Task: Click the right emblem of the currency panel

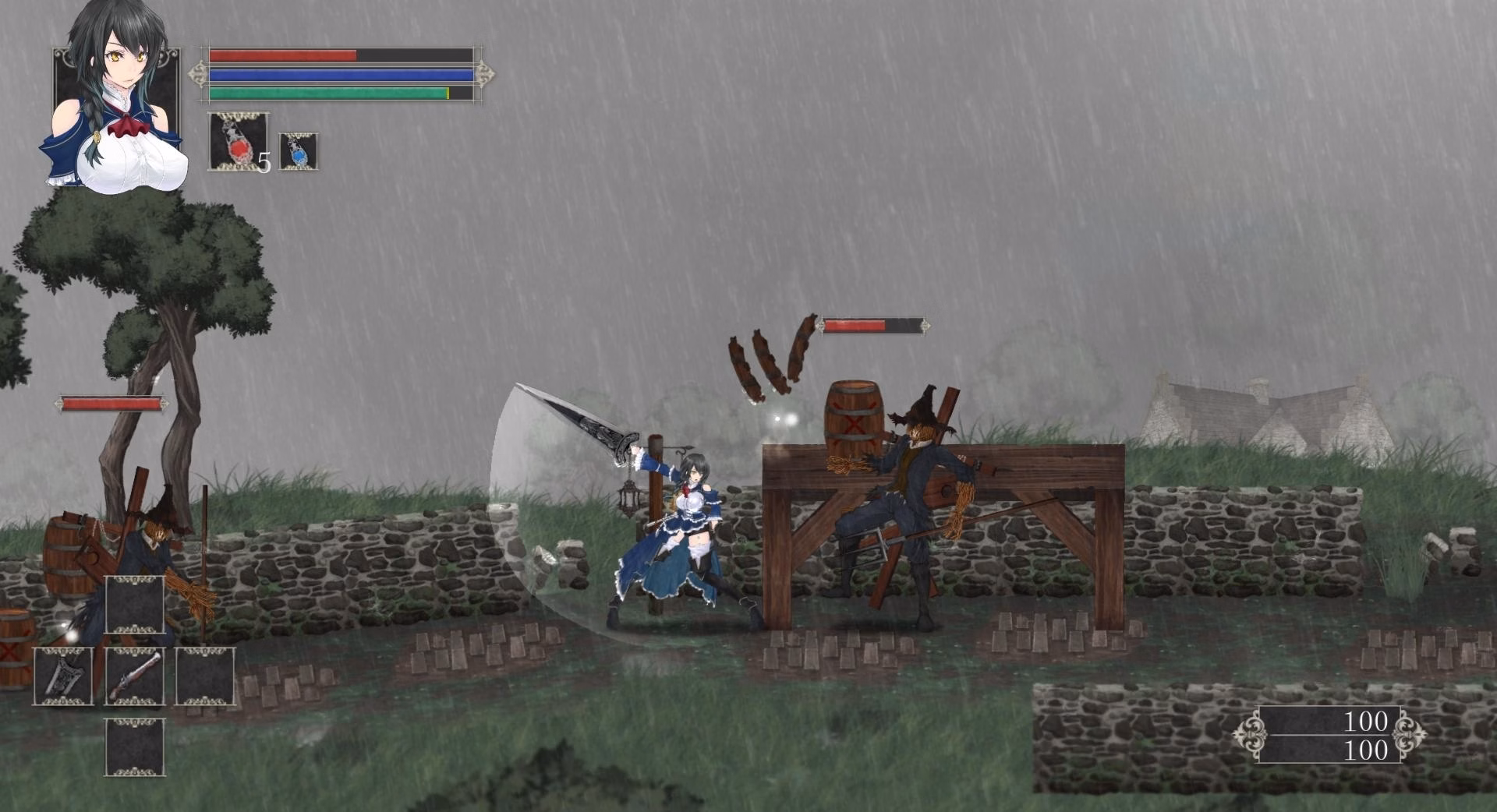Action: tap(1410, 734)
